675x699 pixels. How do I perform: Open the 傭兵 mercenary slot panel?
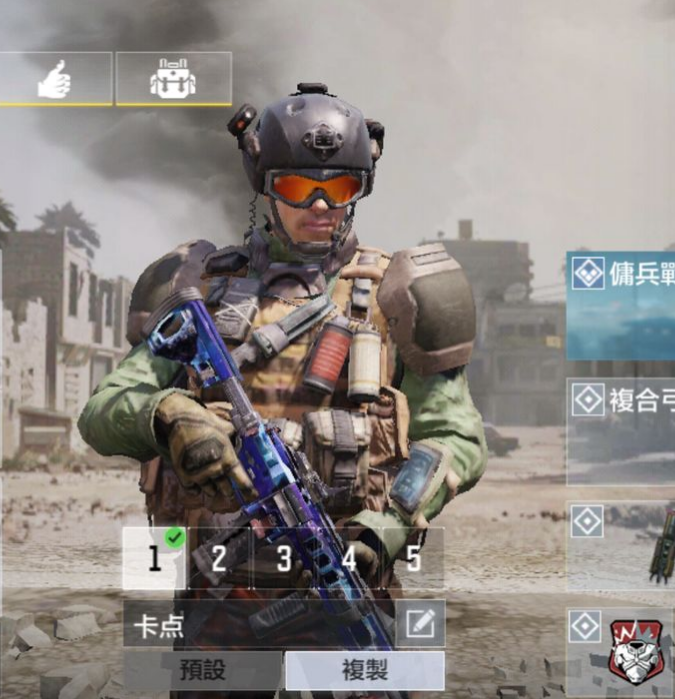pos(621,305)
